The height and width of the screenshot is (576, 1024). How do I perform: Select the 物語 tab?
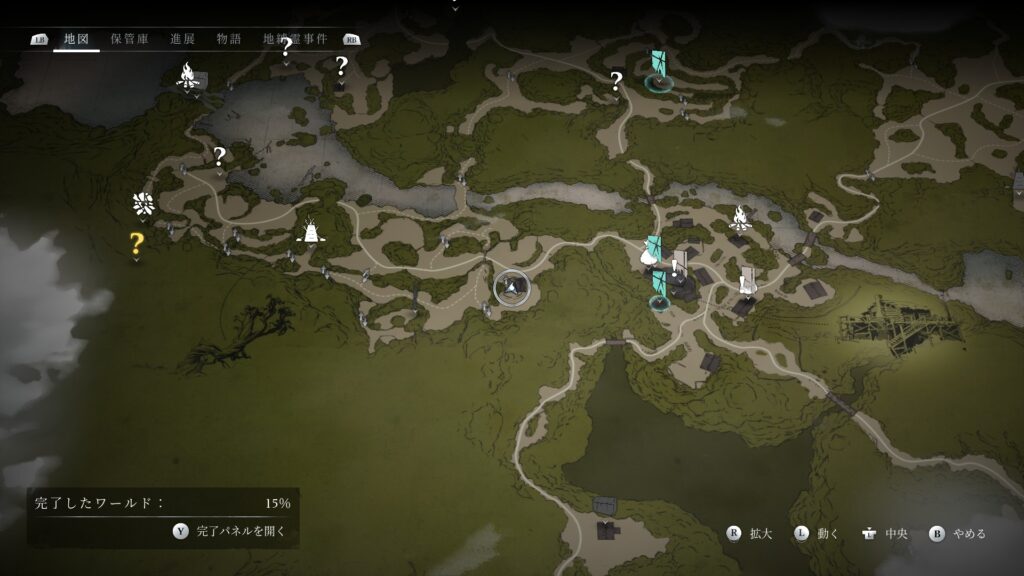tap(229, 39)
